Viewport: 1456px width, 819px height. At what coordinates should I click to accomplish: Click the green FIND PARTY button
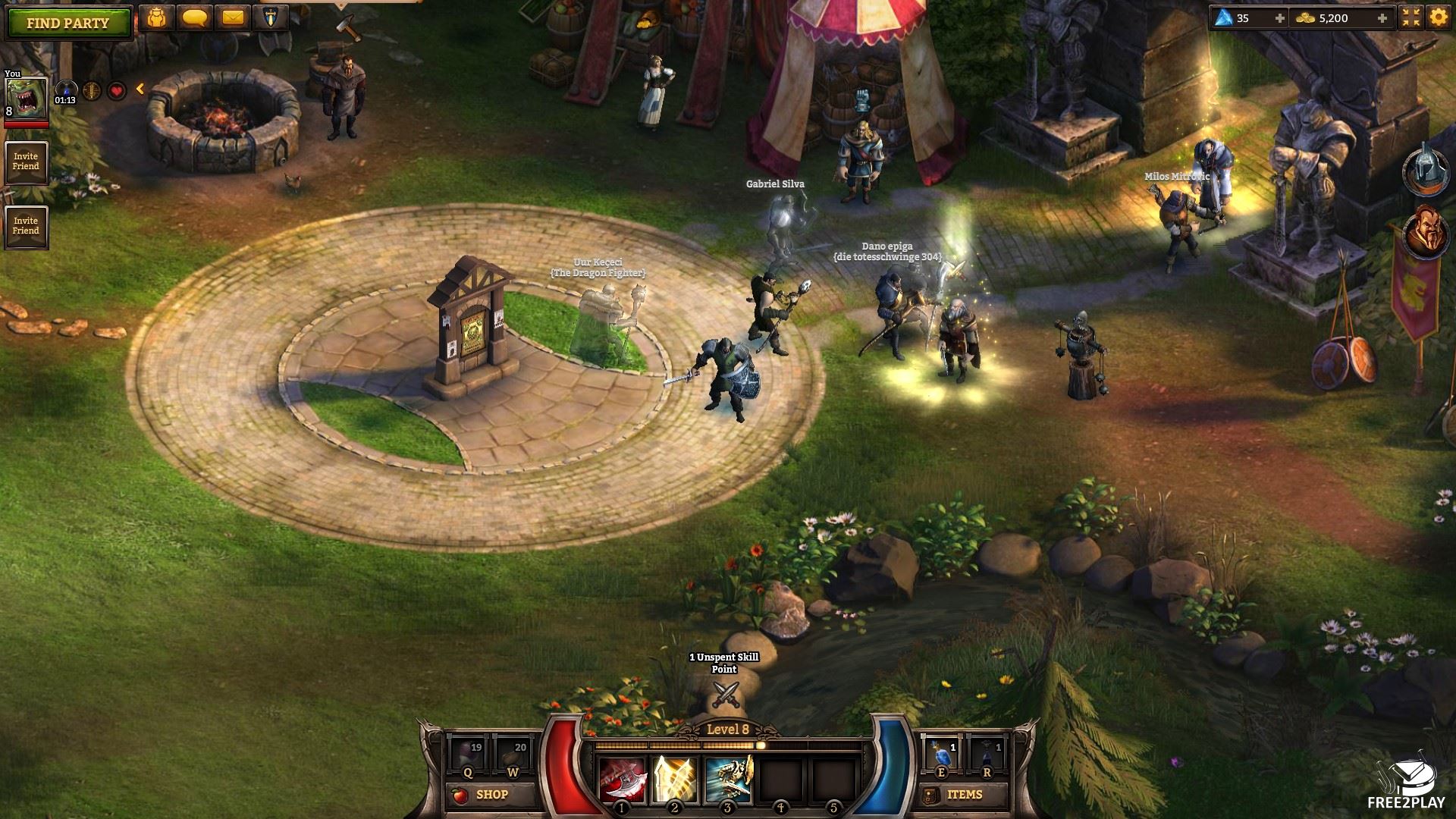68,23
